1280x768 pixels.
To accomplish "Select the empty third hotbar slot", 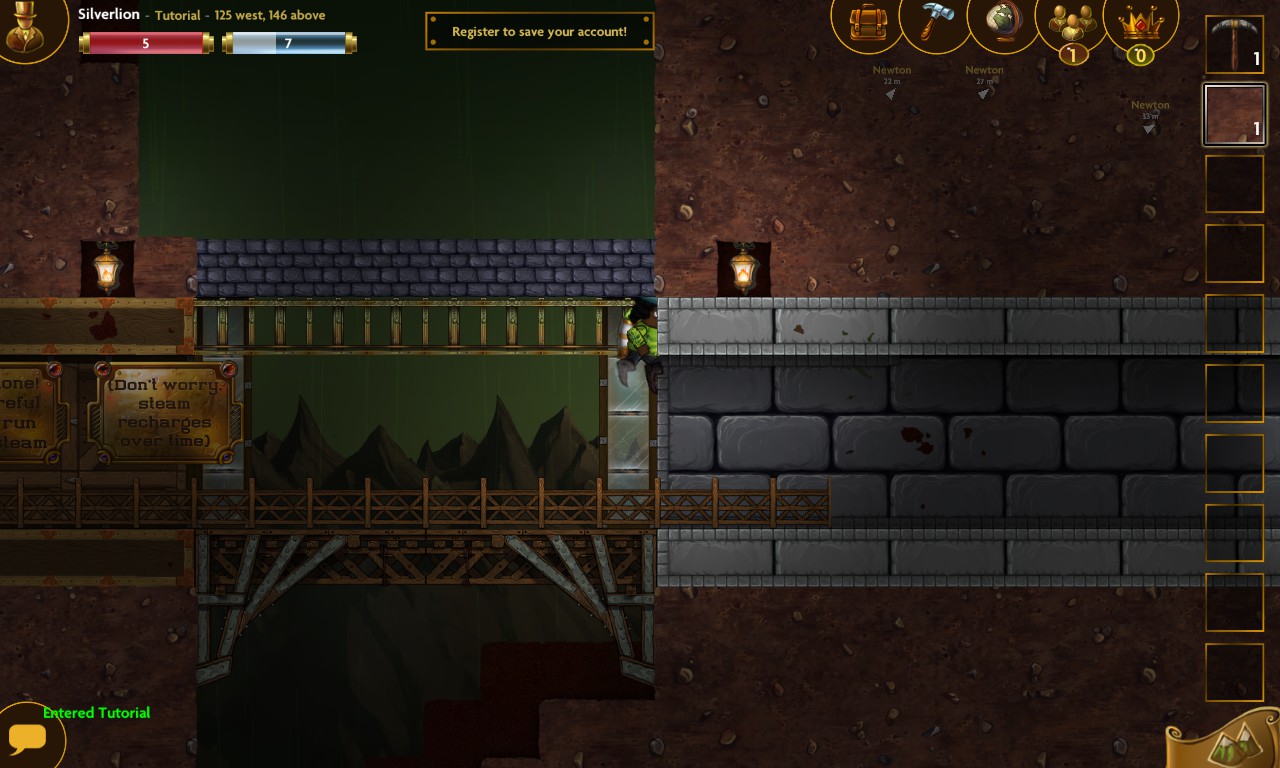I will pyautogui.click(x=1234, y=183).
